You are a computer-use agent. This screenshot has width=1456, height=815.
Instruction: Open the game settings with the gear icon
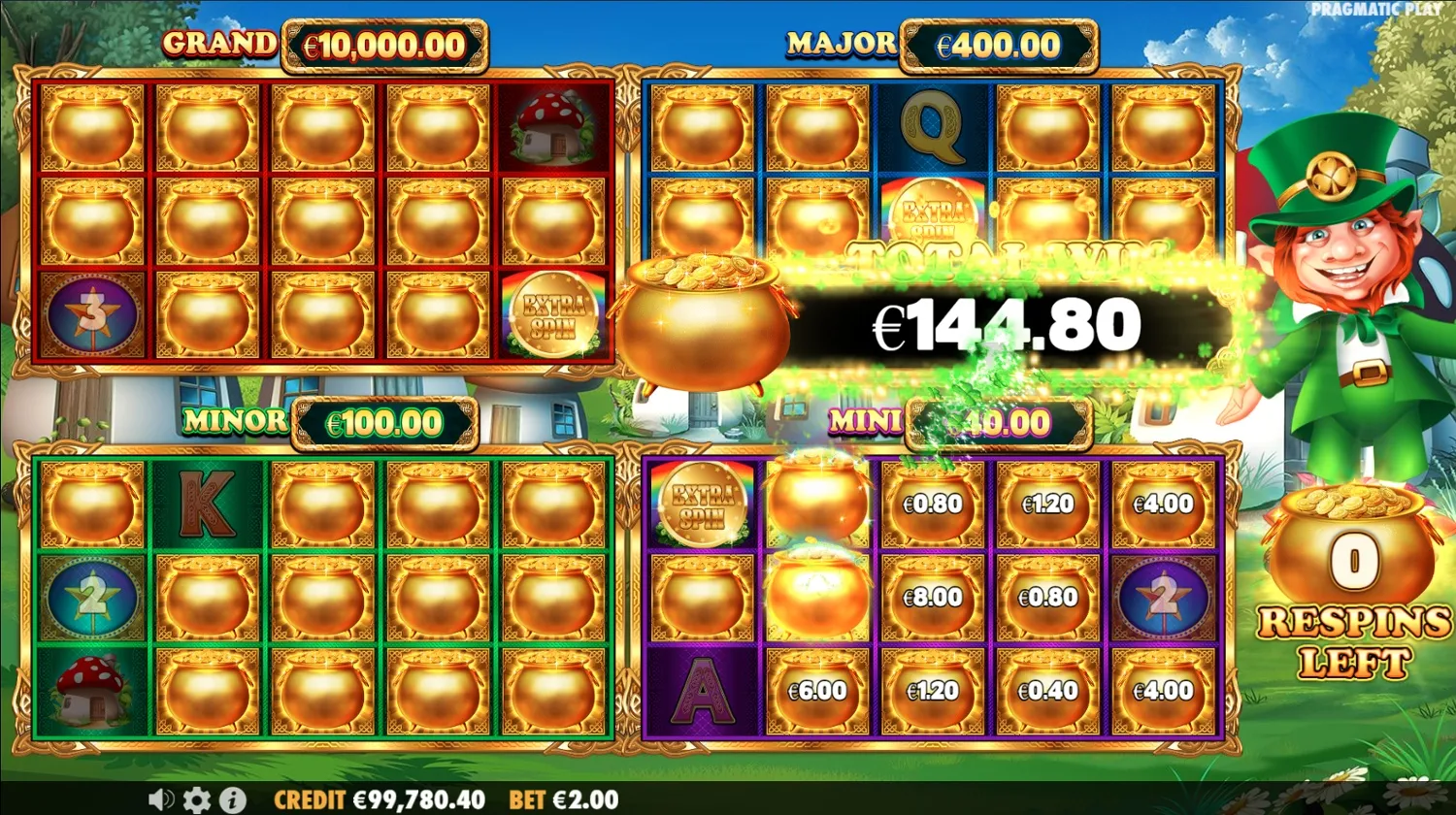click(197, 800)
